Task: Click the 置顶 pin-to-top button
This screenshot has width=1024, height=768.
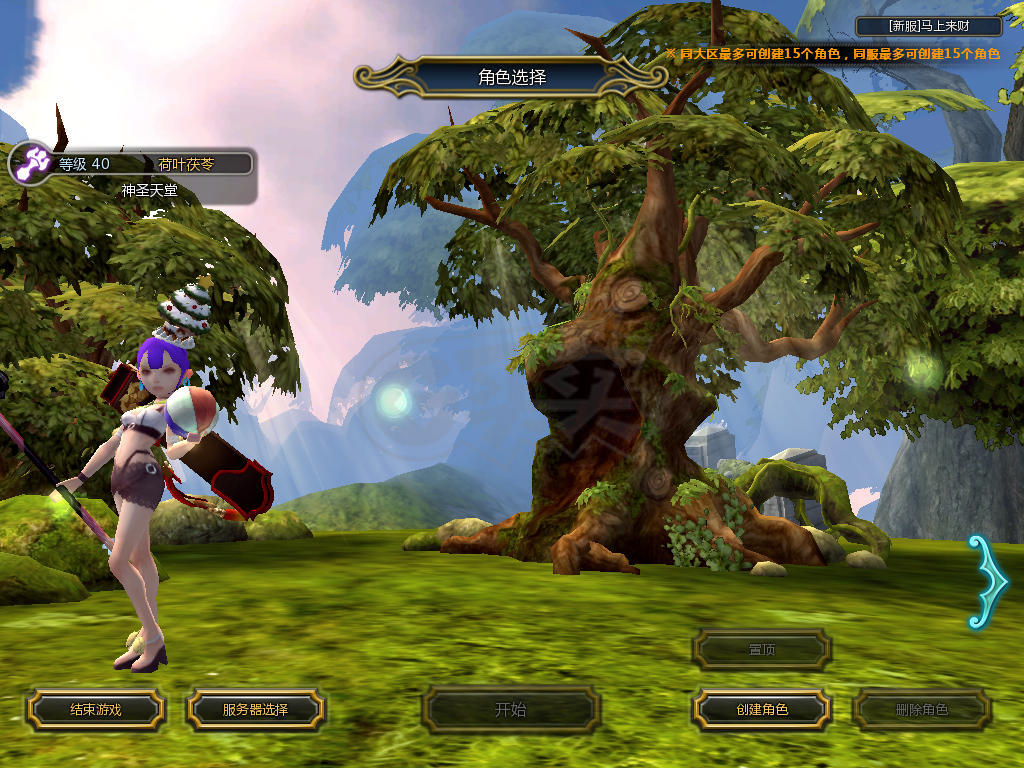Action: point(762,650)
